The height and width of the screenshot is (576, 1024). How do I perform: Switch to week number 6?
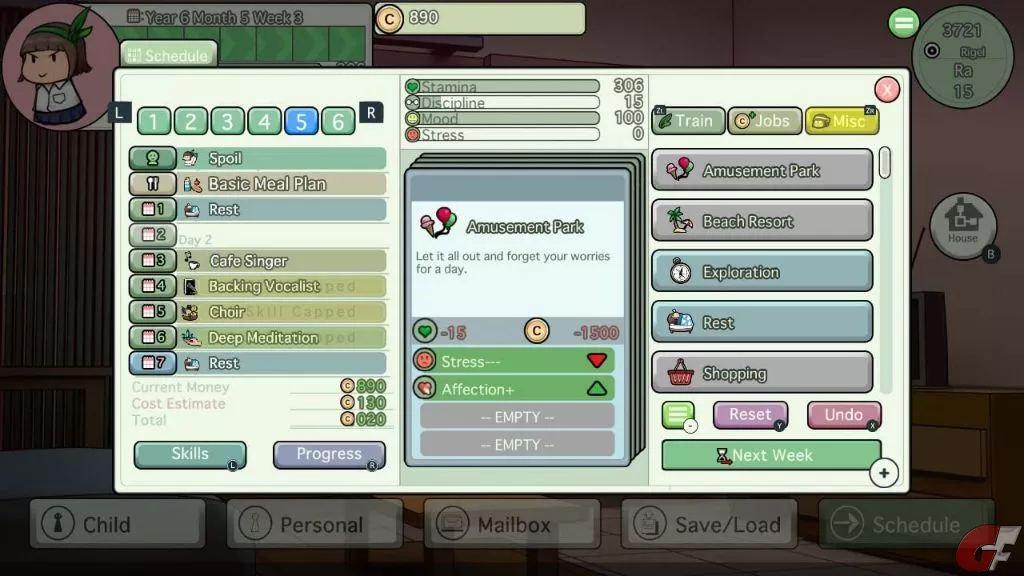click(x=338, y=122)
